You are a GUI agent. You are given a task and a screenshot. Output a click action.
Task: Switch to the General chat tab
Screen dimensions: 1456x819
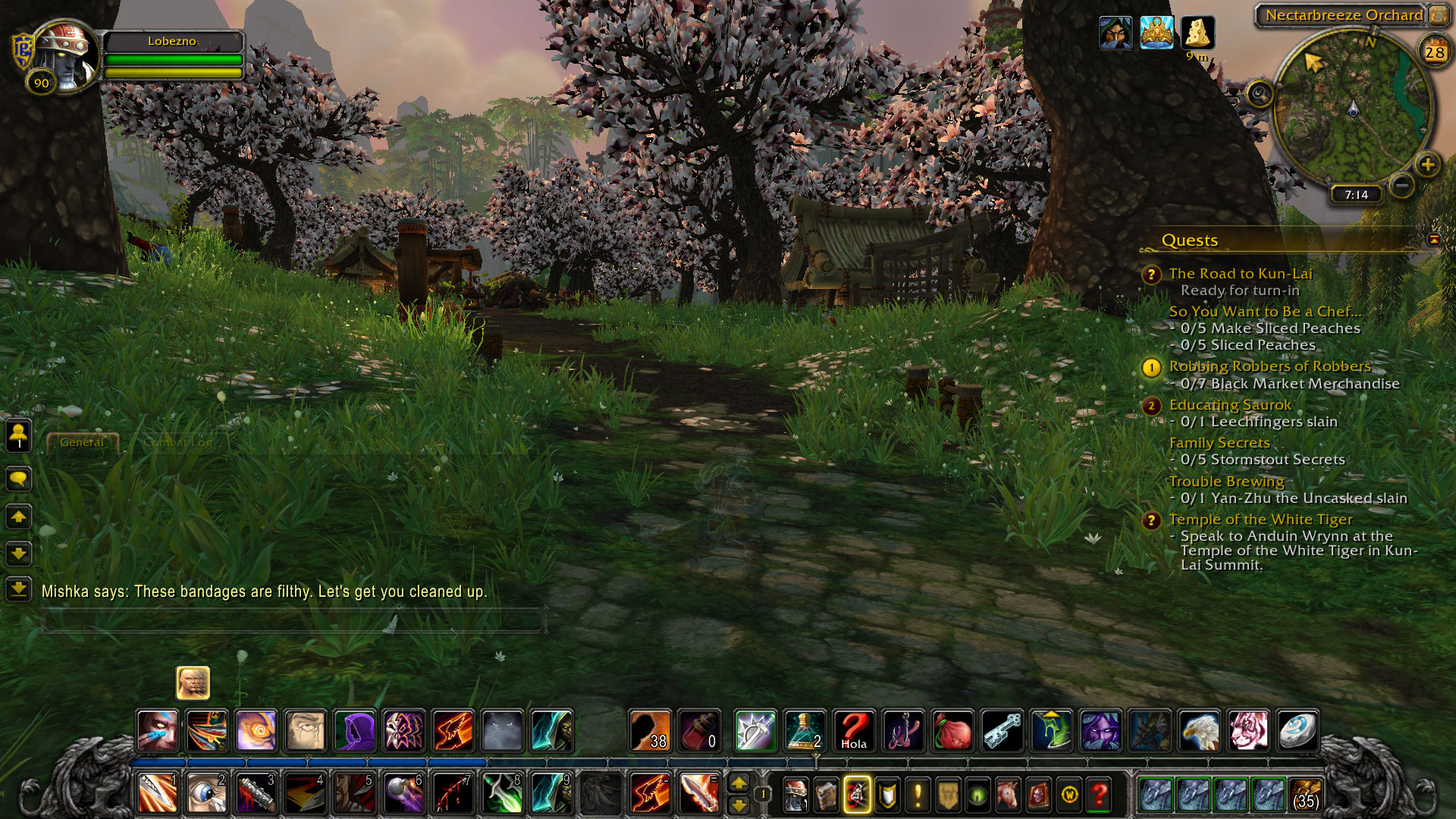point(82,442)
